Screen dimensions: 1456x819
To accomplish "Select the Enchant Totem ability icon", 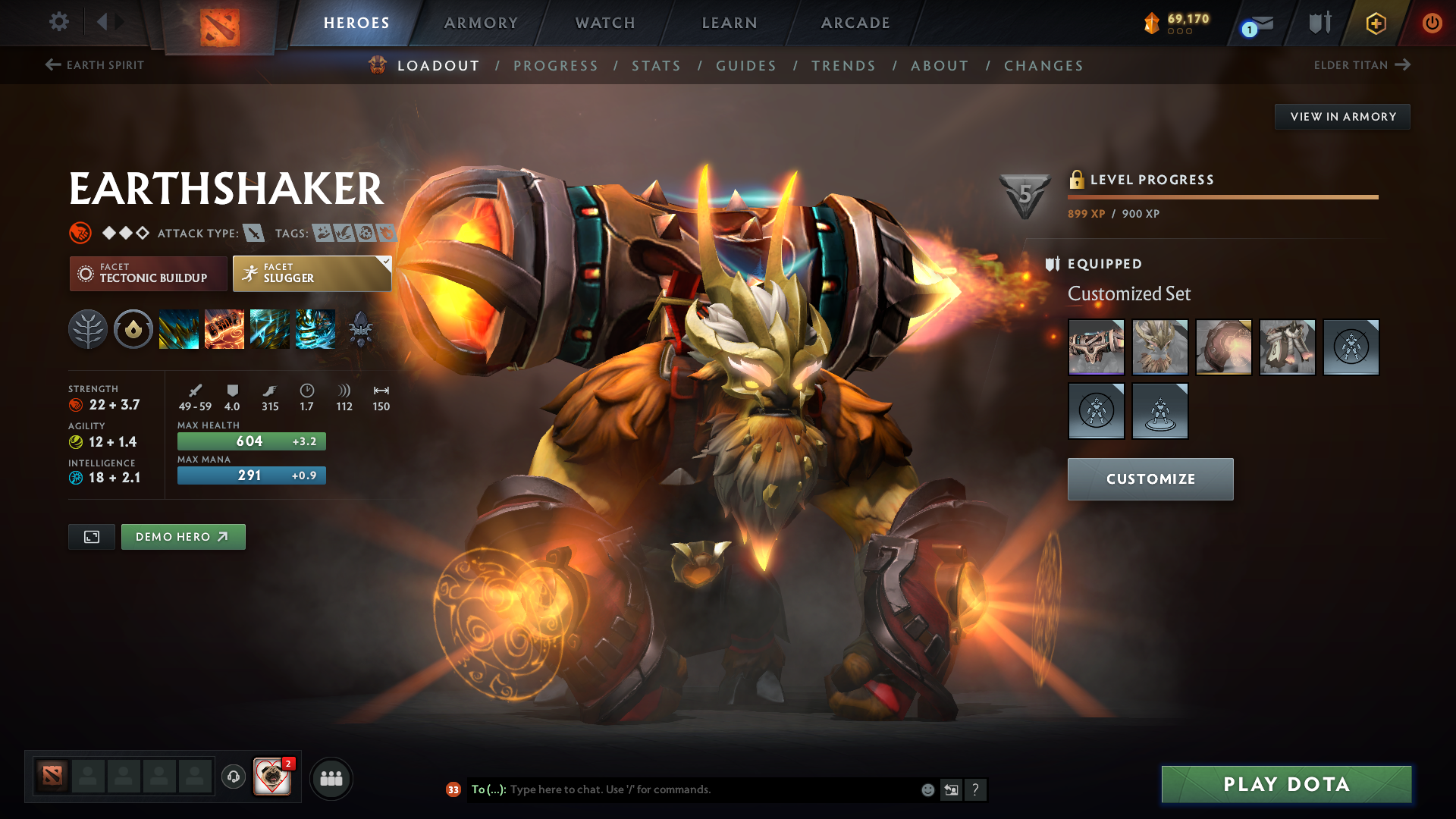I will [224, 329].
